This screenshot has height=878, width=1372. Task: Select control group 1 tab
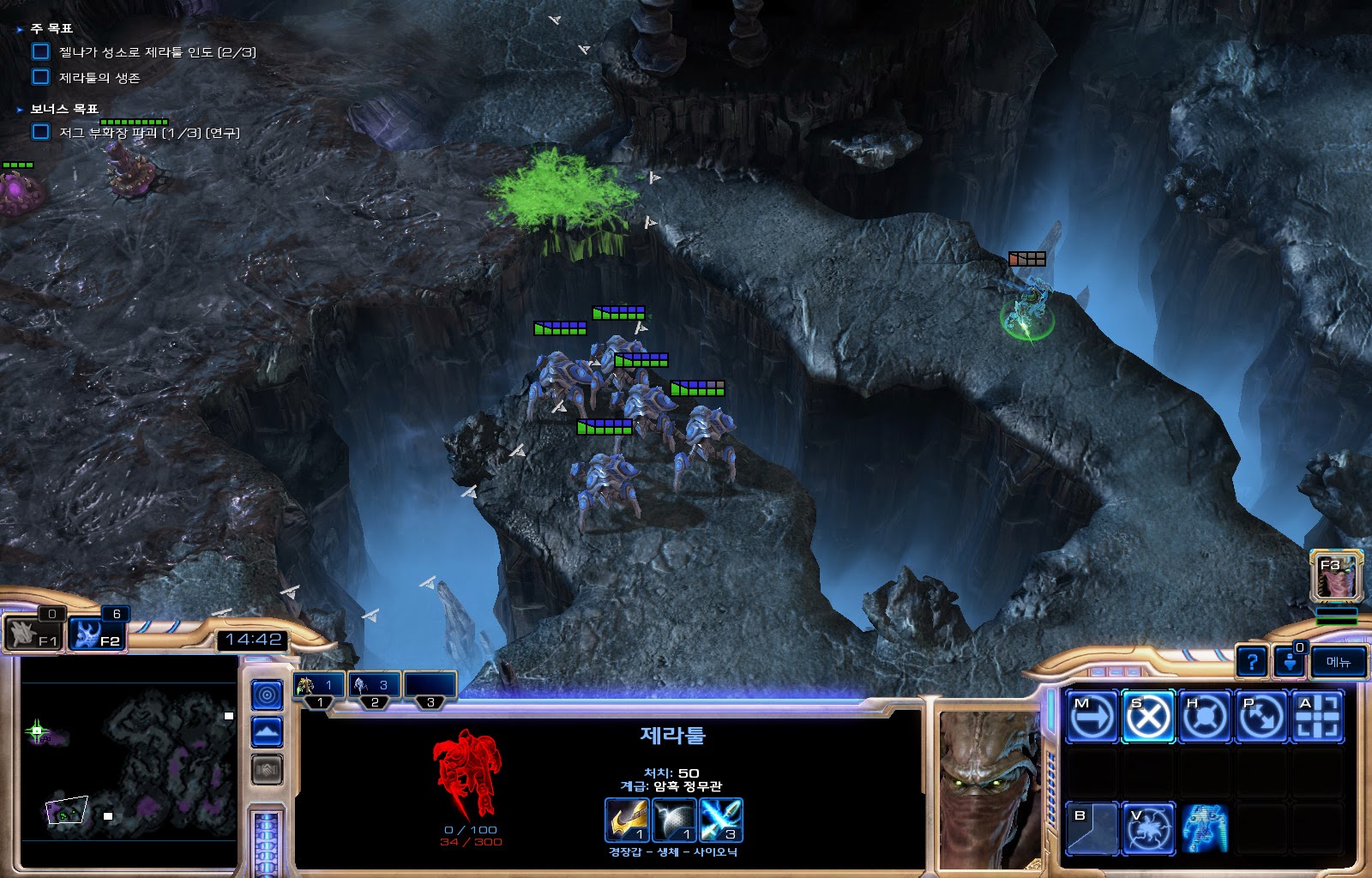pyautogui.click(x=319, y=686)
